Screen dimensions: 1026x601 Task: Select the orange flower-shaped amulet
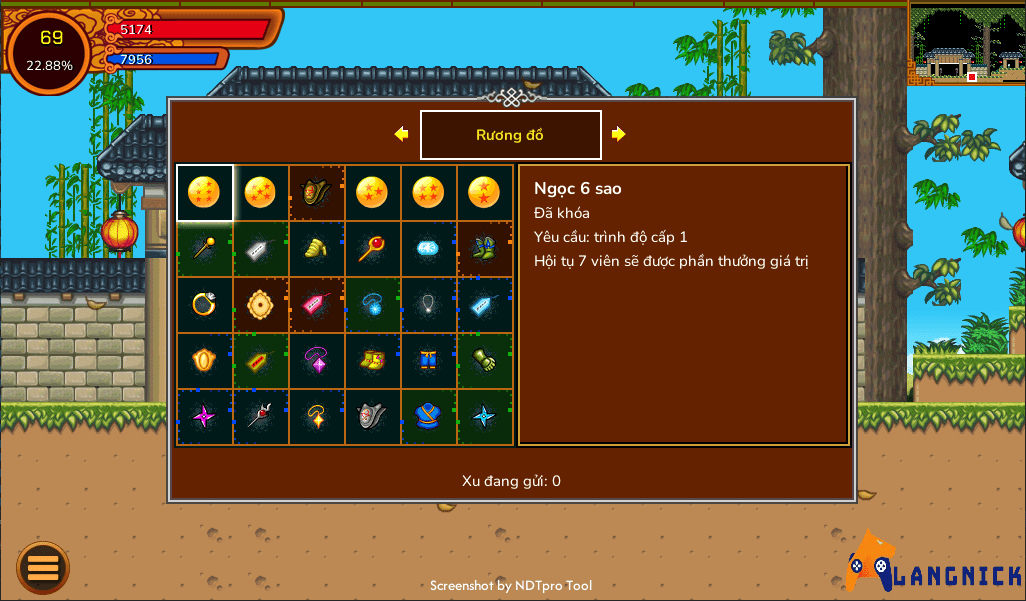click(x=260, y=304)
